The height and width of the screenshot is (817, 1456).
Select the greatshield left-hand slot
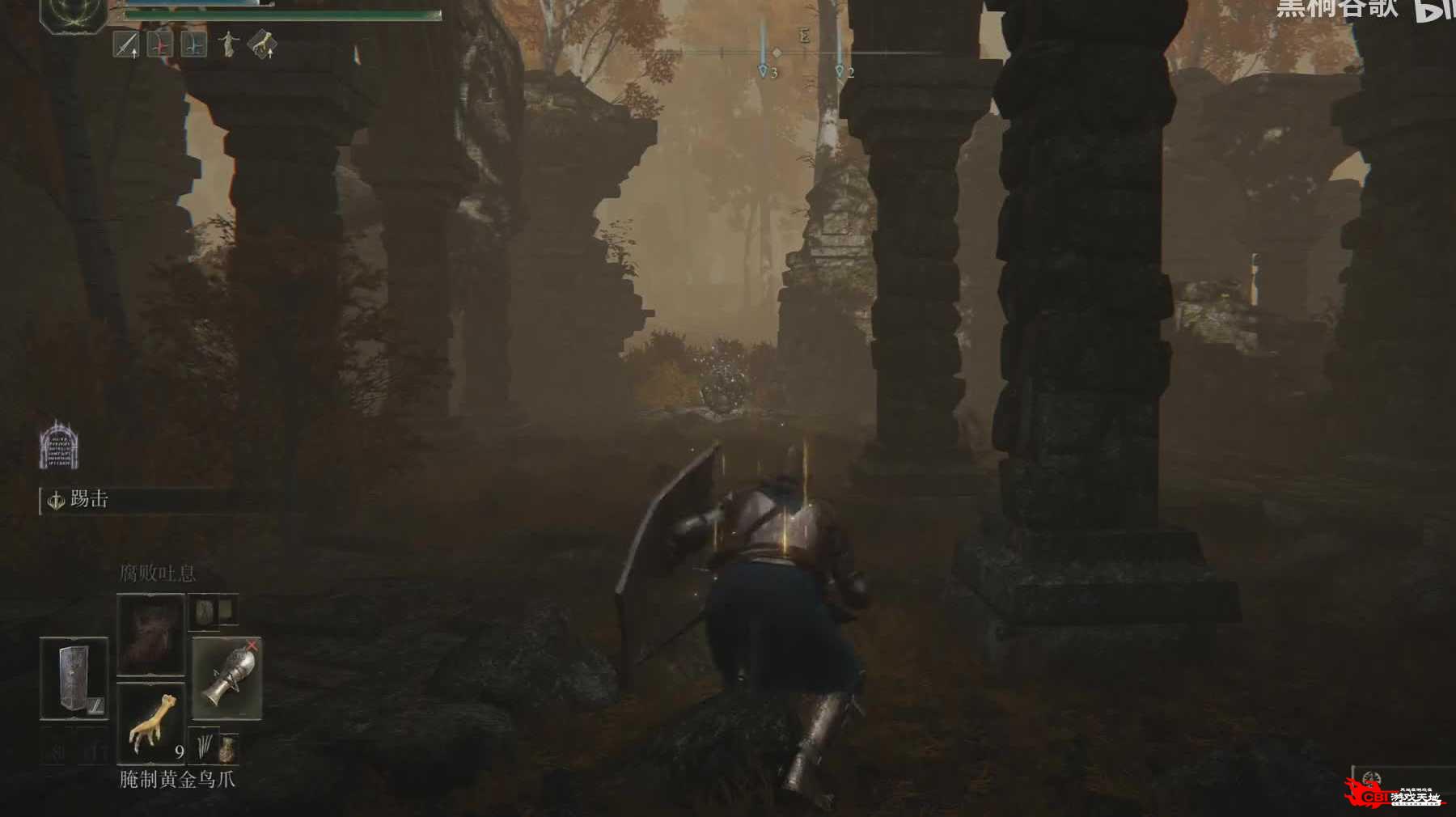coord(74,678)
